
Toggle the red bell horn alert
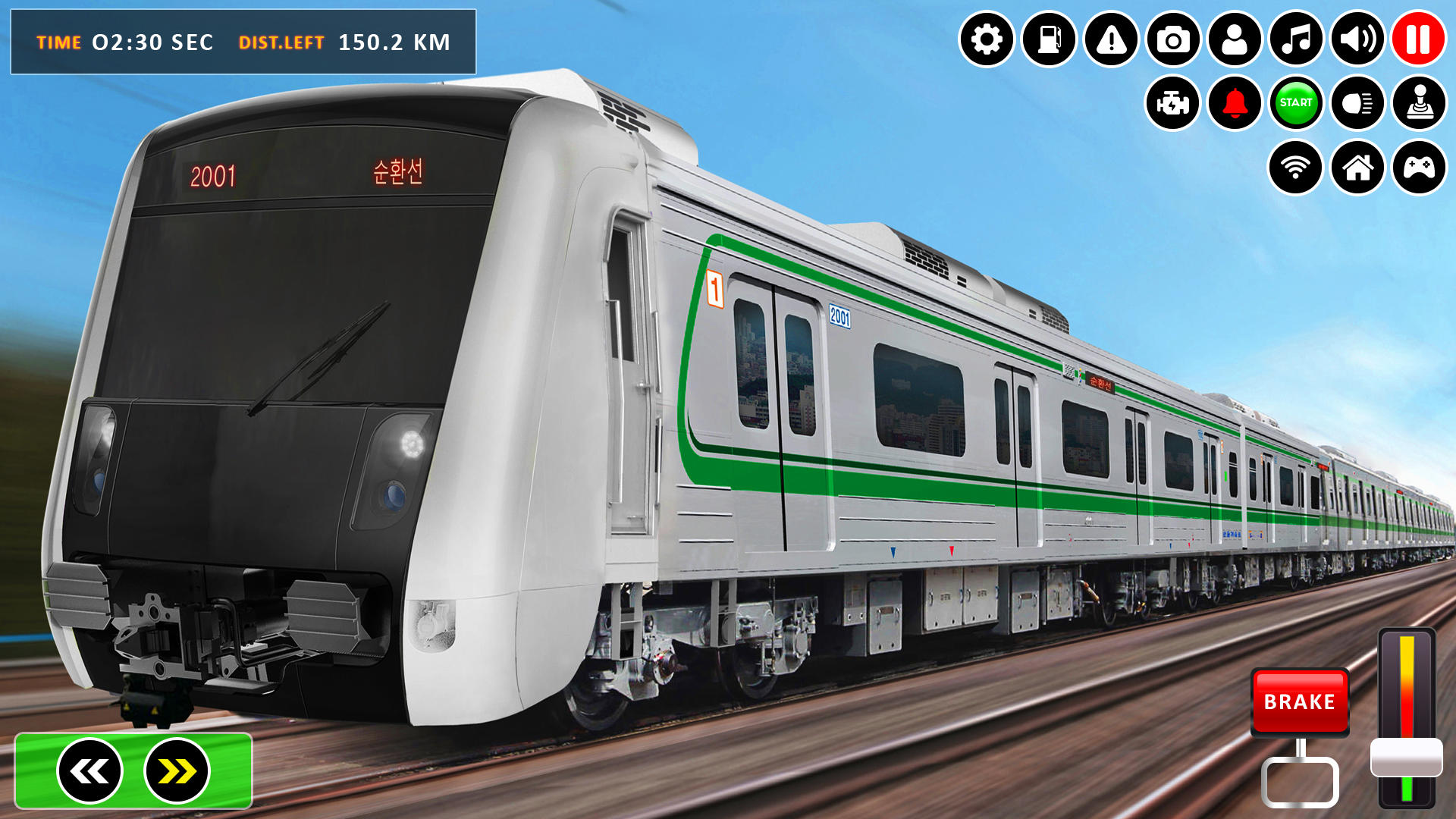coord(1234,104)
